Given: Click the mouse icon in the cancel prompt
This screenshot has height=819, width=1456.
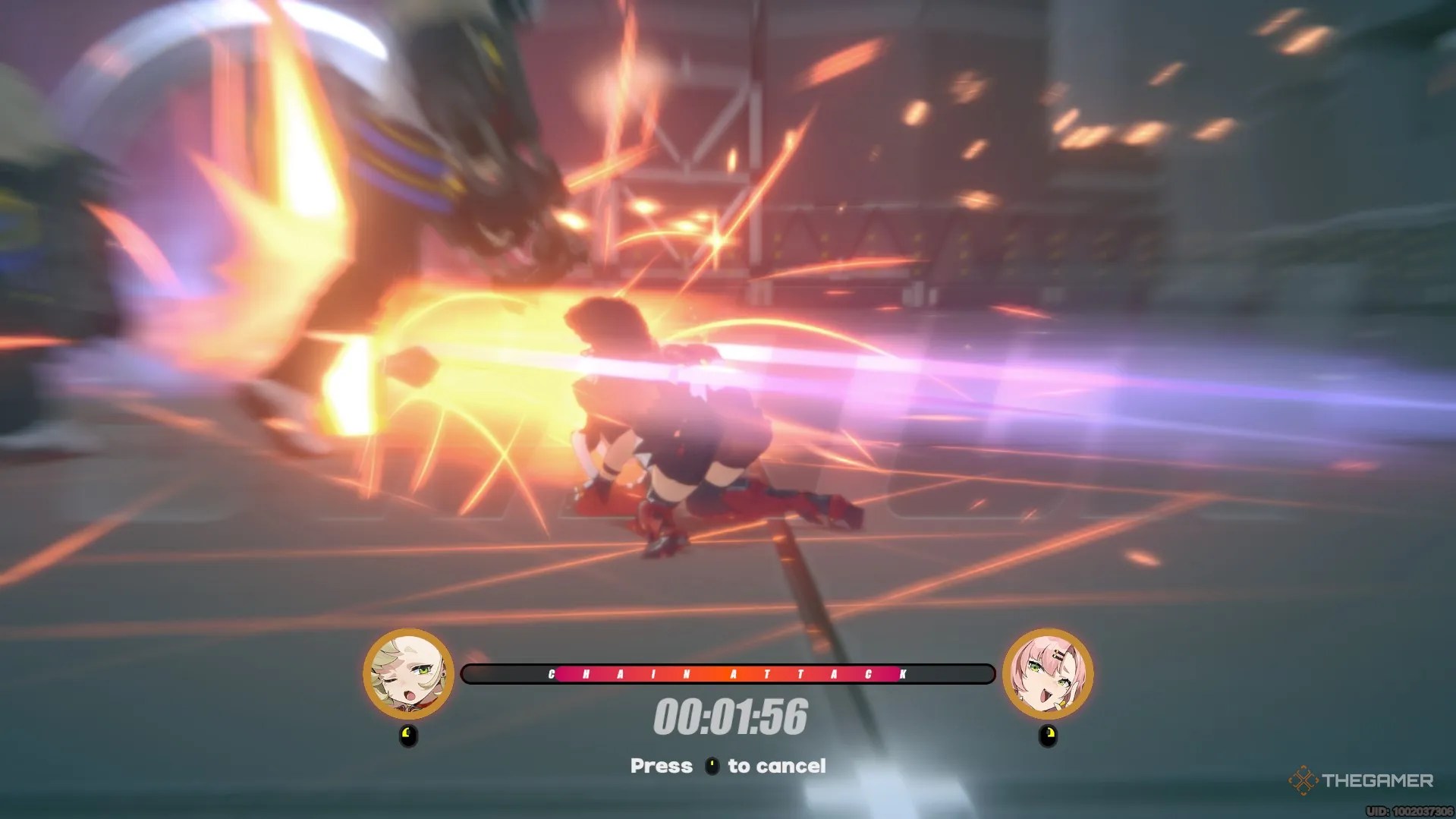Looking at the screenshot, I should [x=712, y=766].
